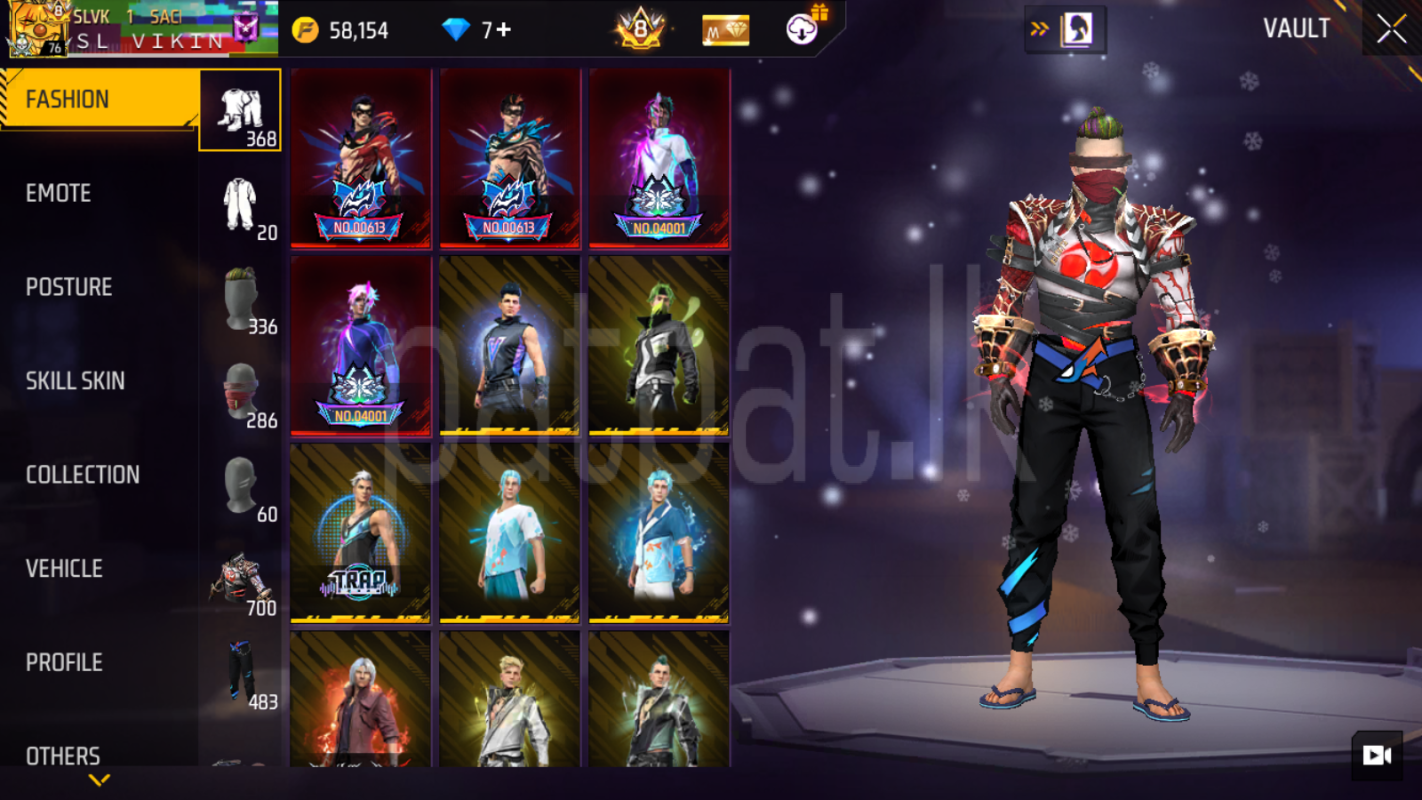Open the Vehicle section
The height and width of the screenshot is (800, 1422).
pos(64,569)
